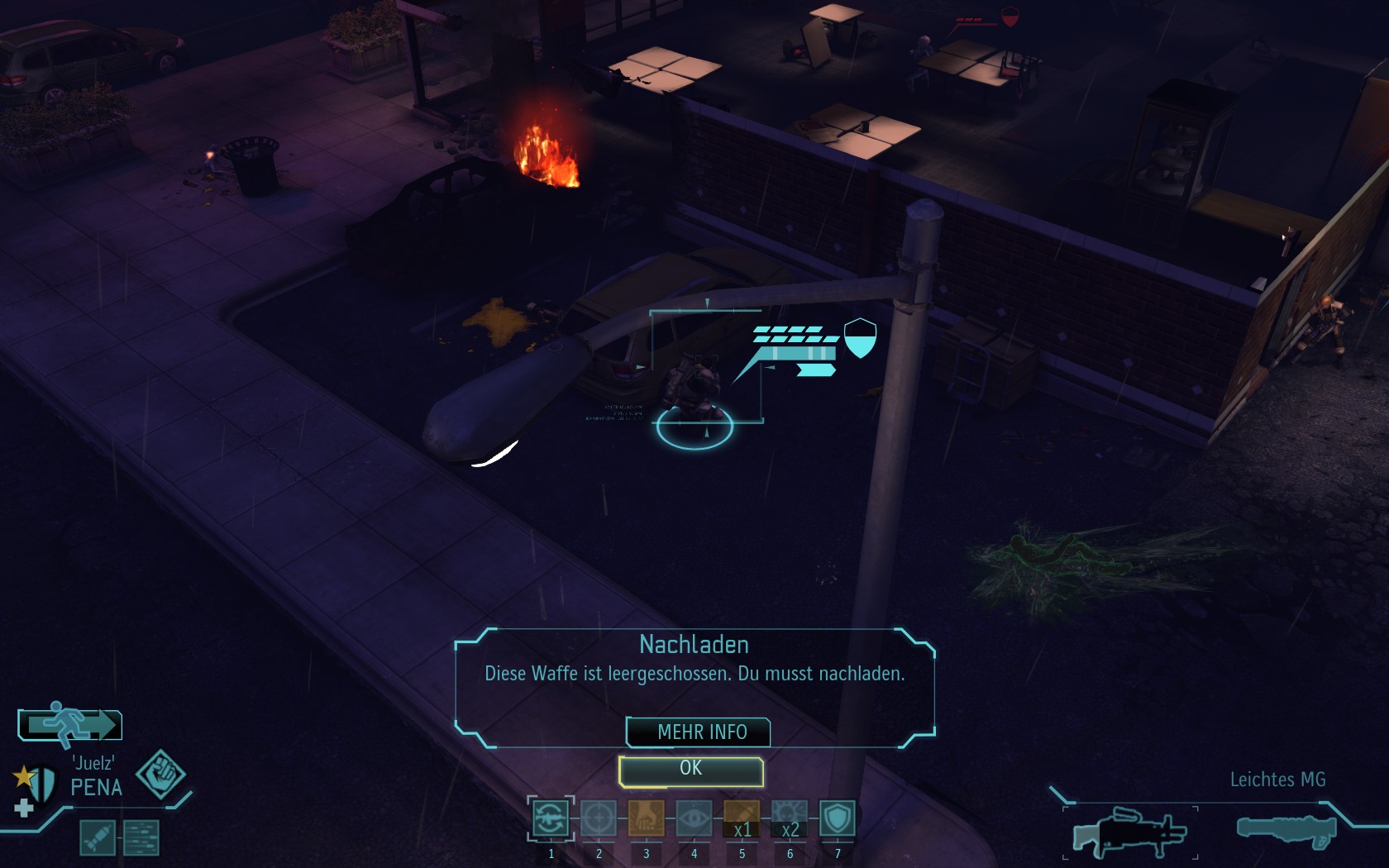Select the light machine gun weapon
This screenshot has height=868, width=1389.
coord(1129,832)
